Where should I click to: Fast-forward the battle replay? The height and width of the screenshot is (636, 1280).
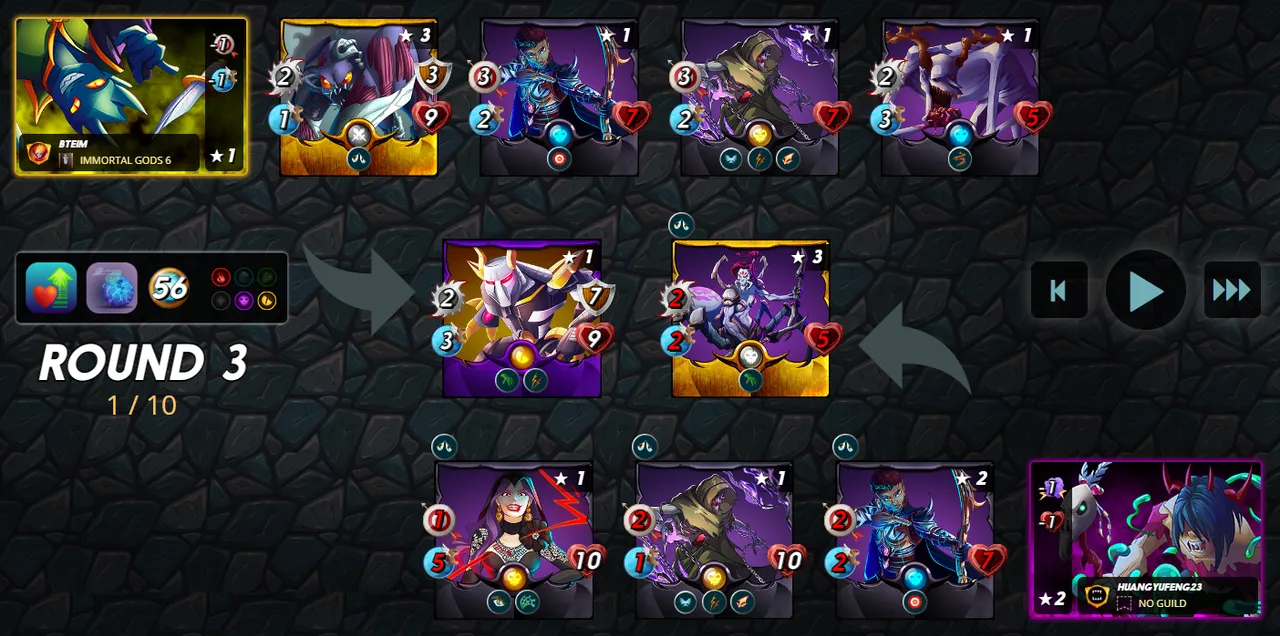click(1231, 290)
